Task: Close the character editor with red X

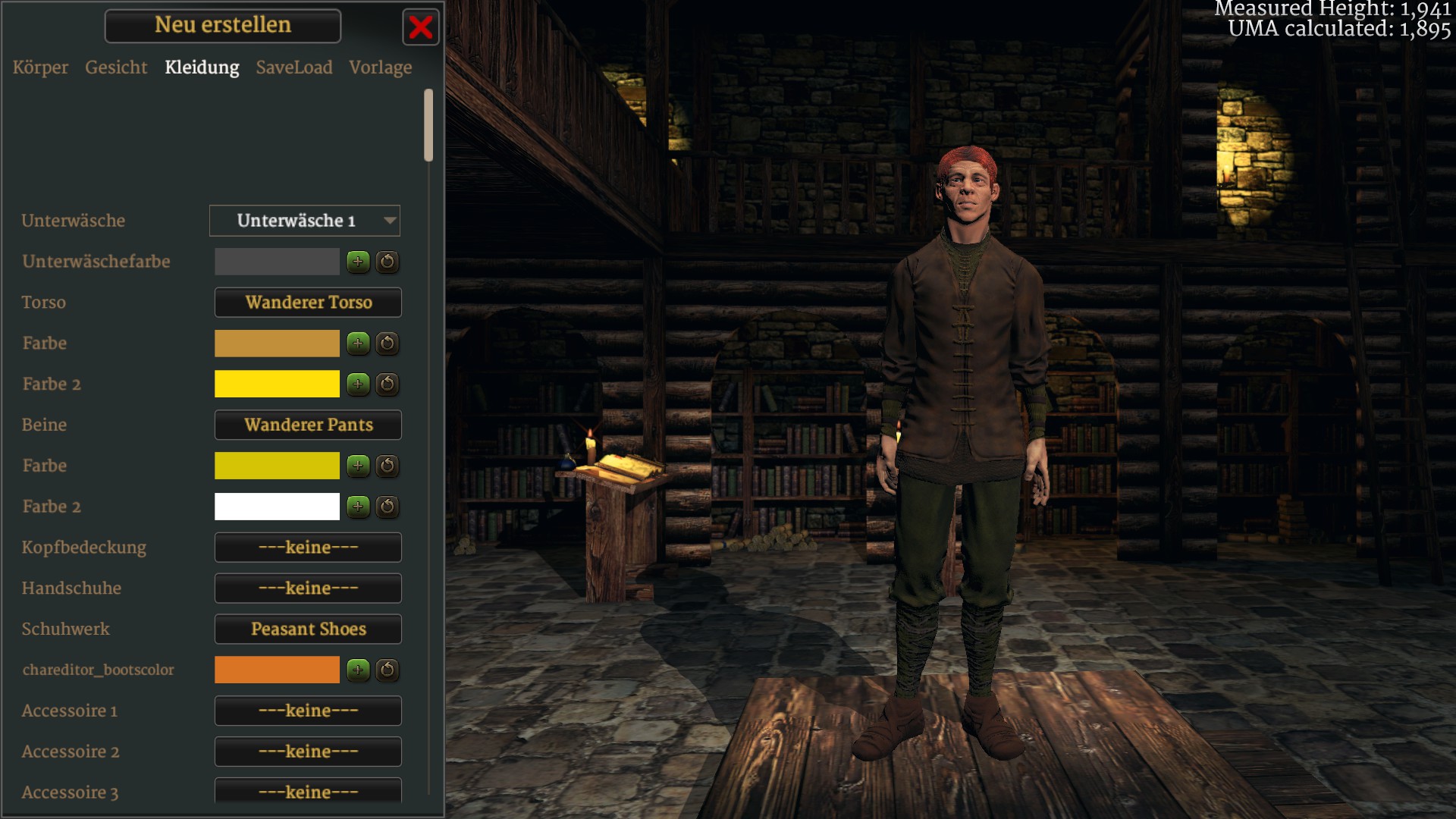Action: tap(420, 28)
